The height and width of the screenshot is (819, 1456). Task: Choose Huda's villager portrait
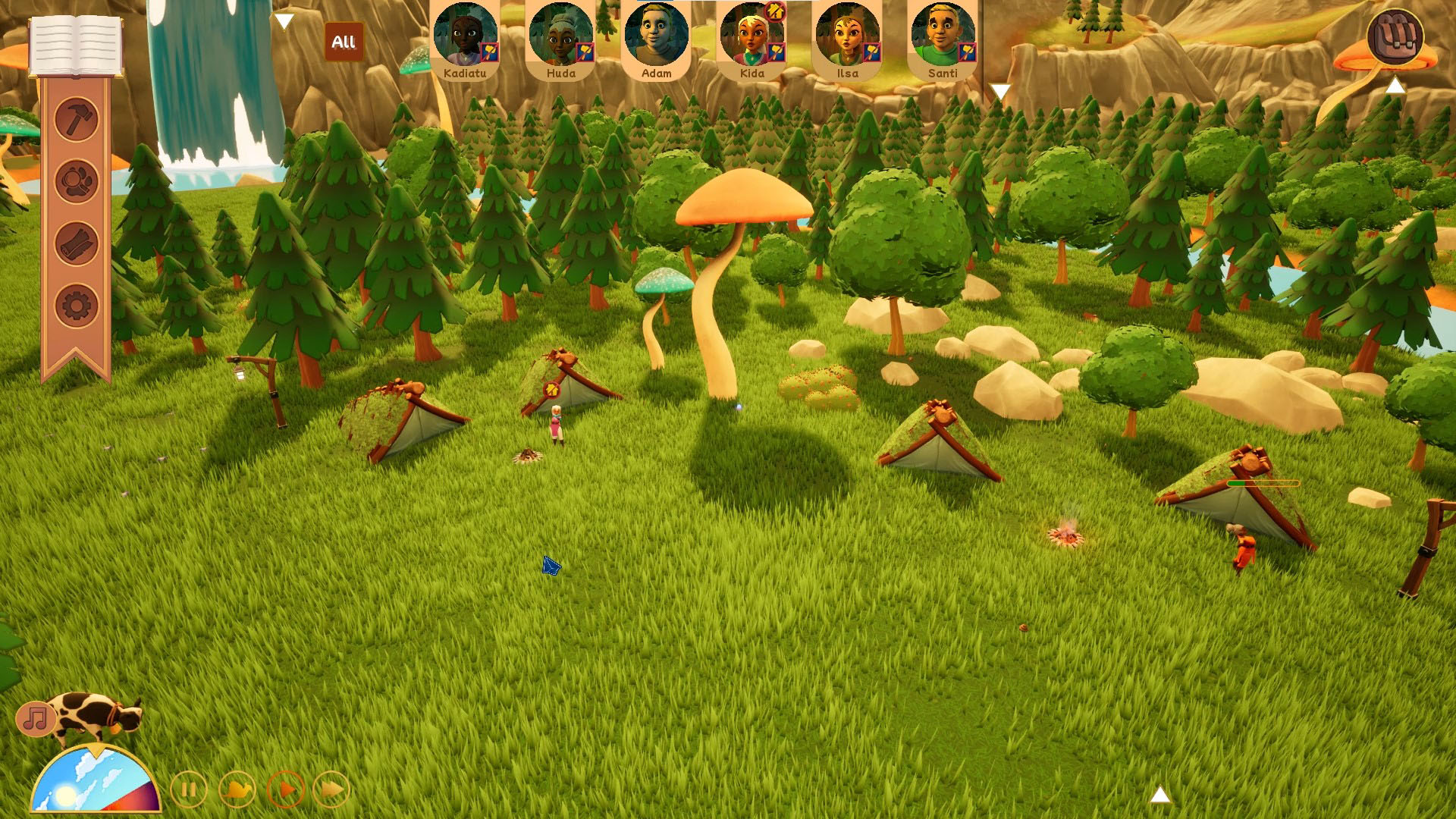[560, 39]
